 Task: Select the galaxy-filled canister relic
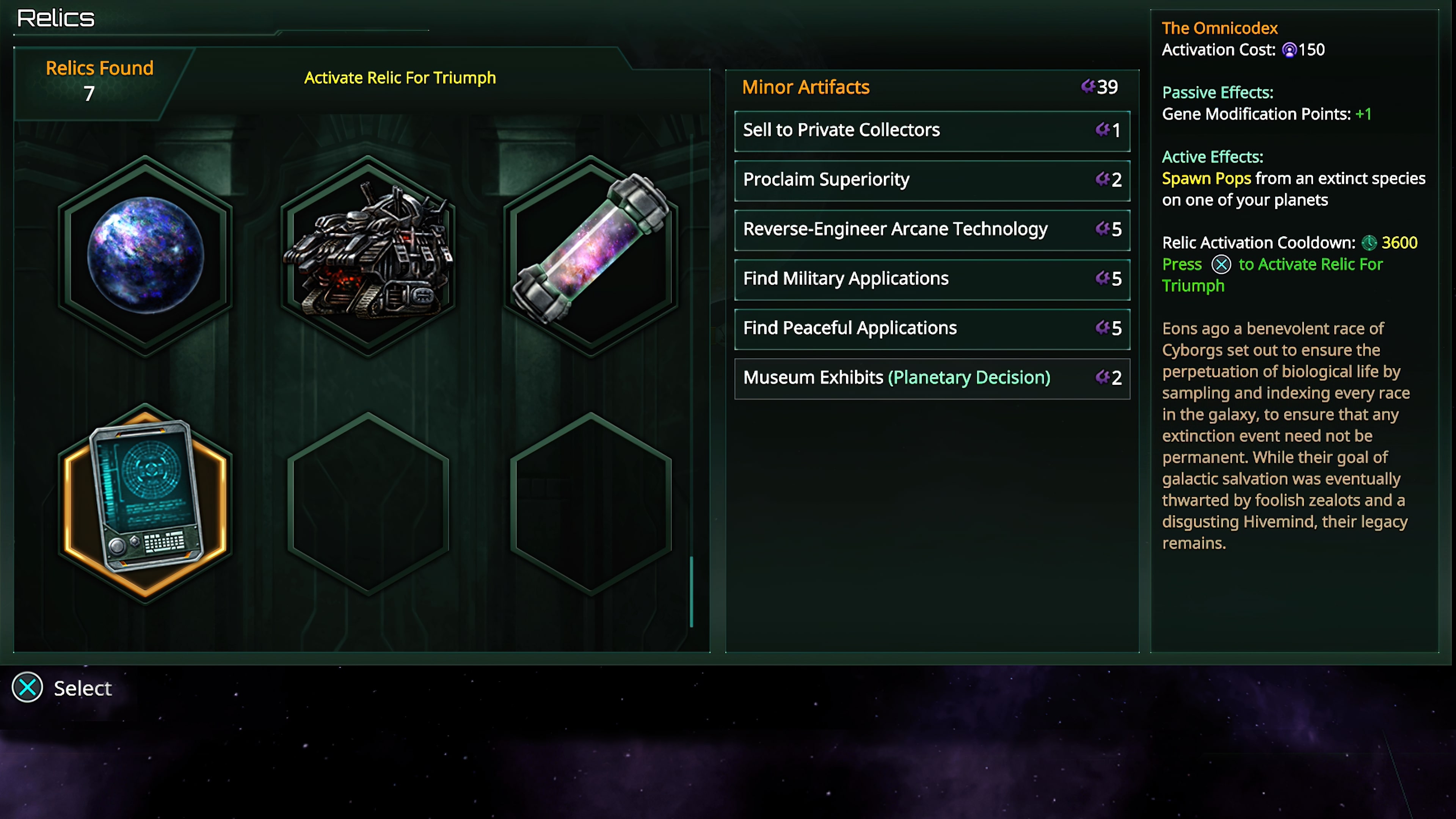point(591,256)
